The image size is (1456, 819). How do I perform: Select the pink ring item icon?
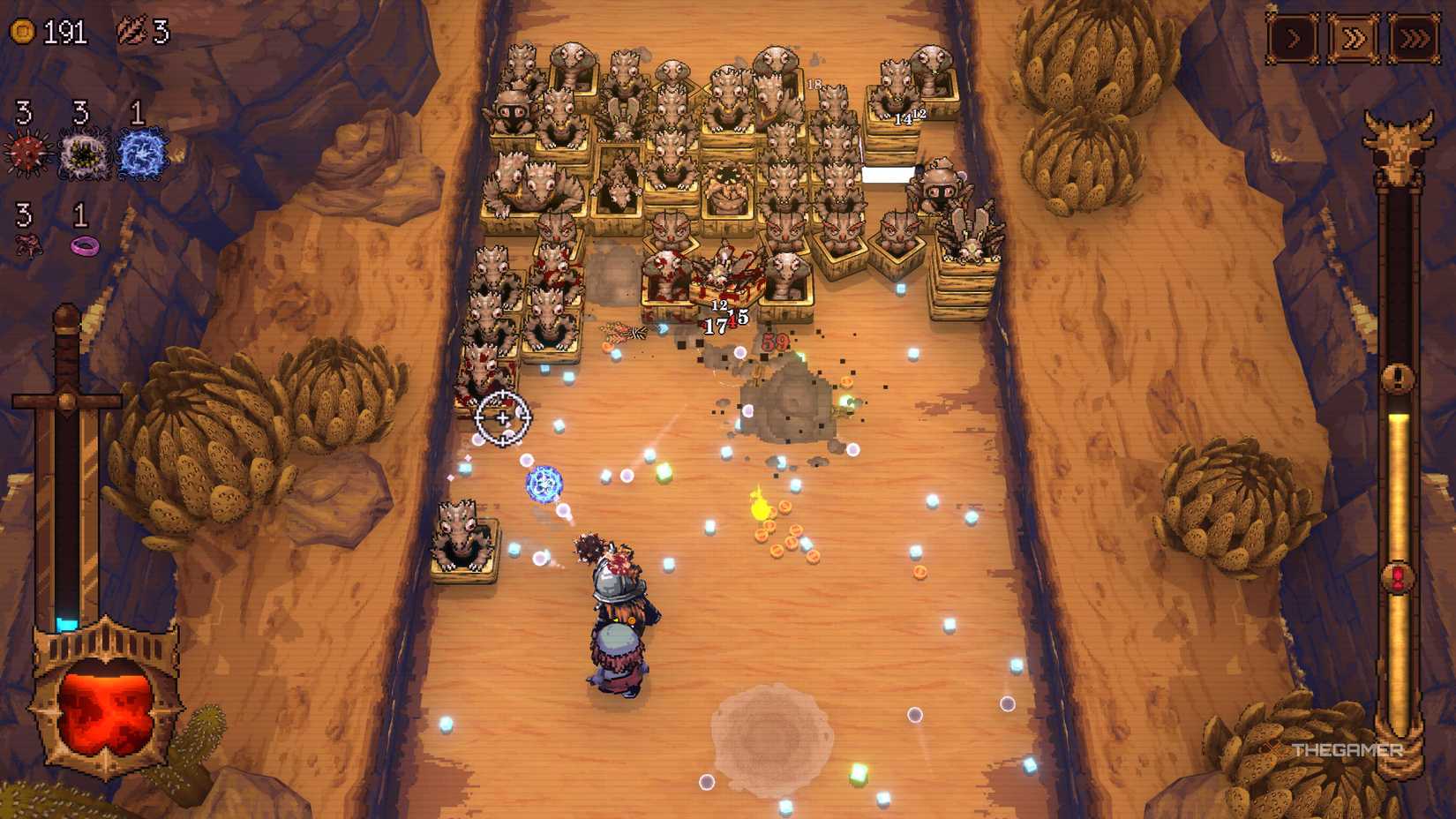pos(86,244)
